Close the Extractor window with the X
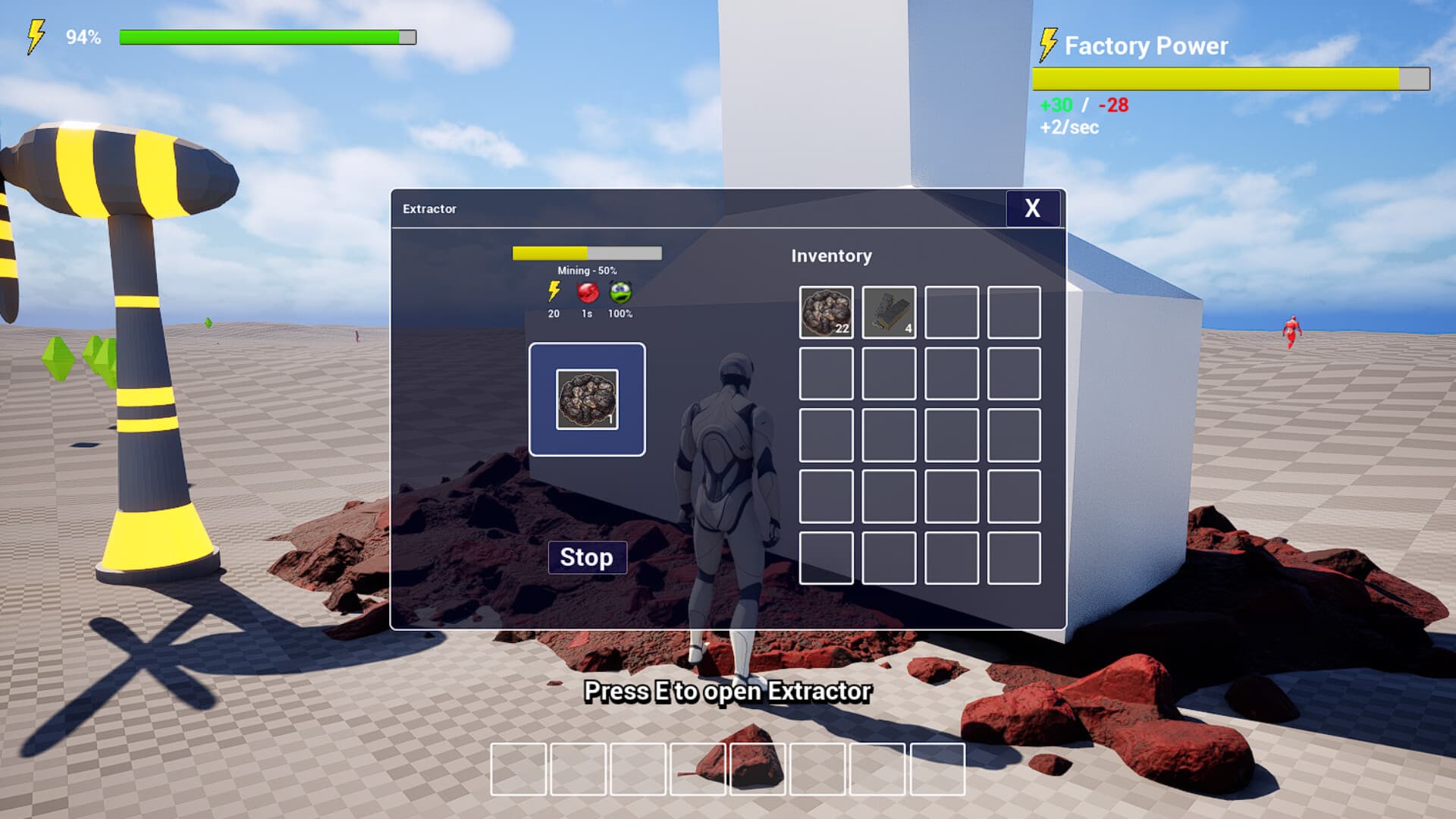1456x819 pixels. click(x=1032, y=209)
